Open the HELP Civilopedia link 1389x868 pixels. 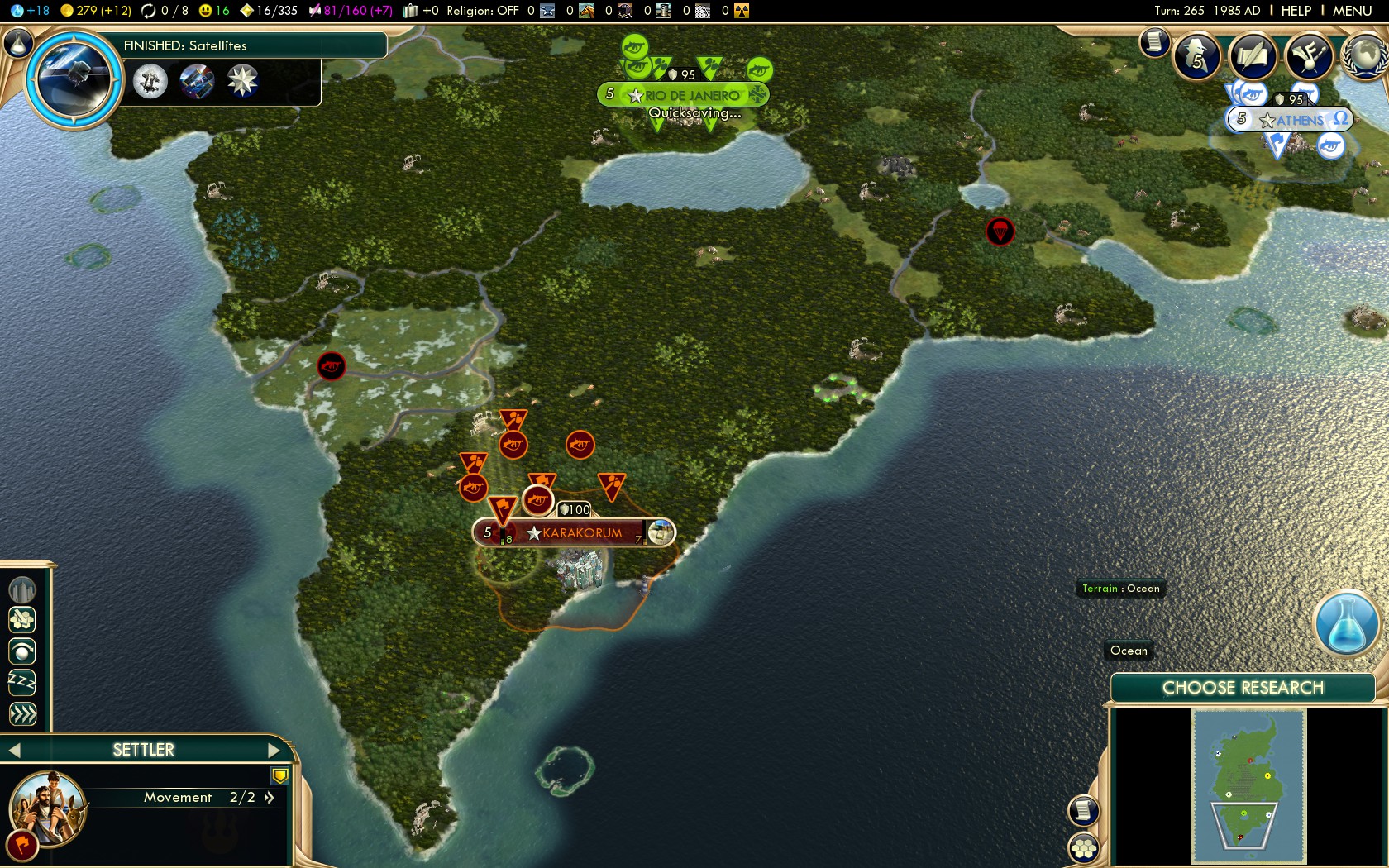1296,11
